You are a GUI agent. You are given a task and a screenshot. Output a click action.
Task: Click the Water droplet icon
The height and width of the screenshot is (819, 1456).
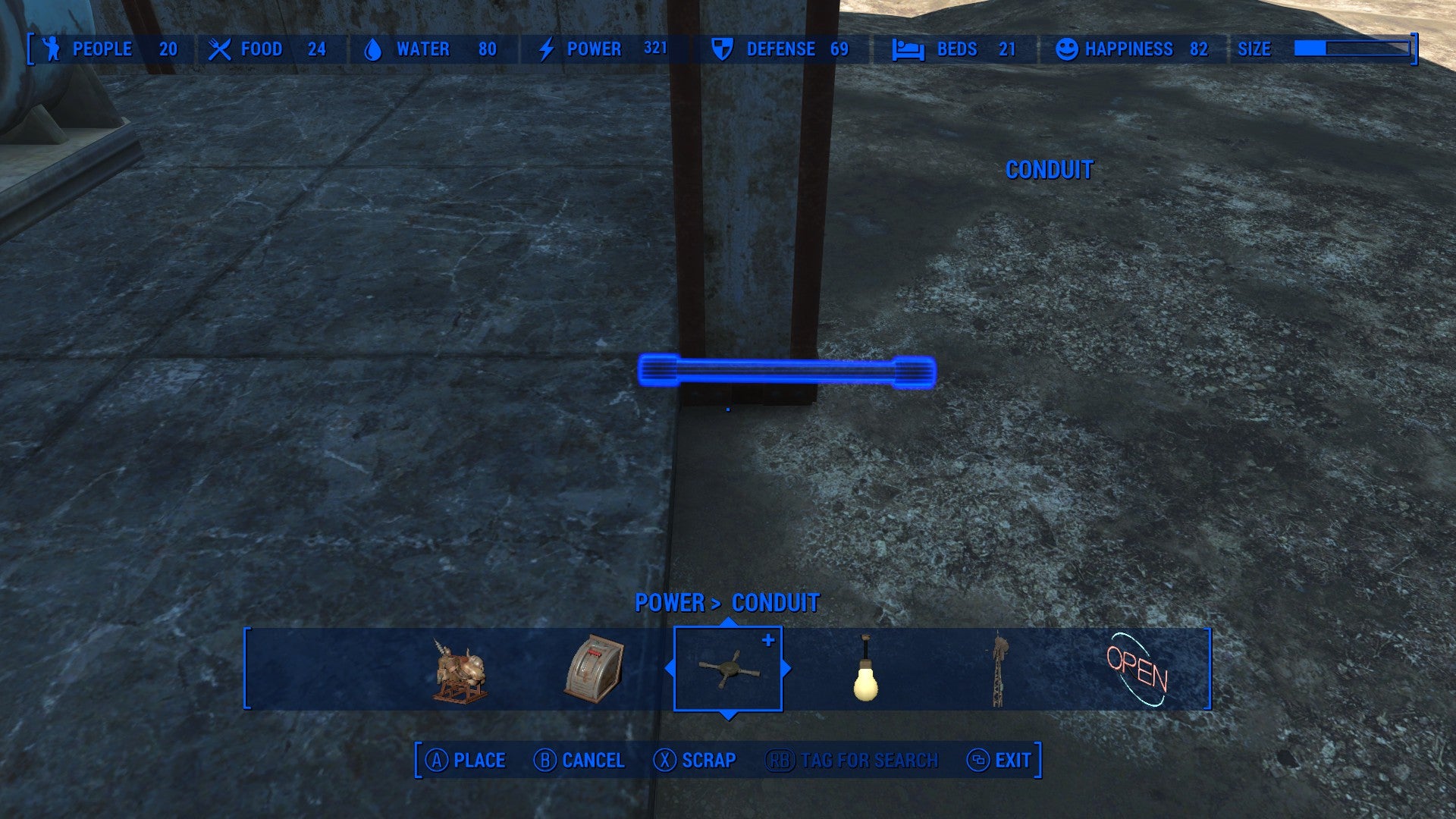372,49
